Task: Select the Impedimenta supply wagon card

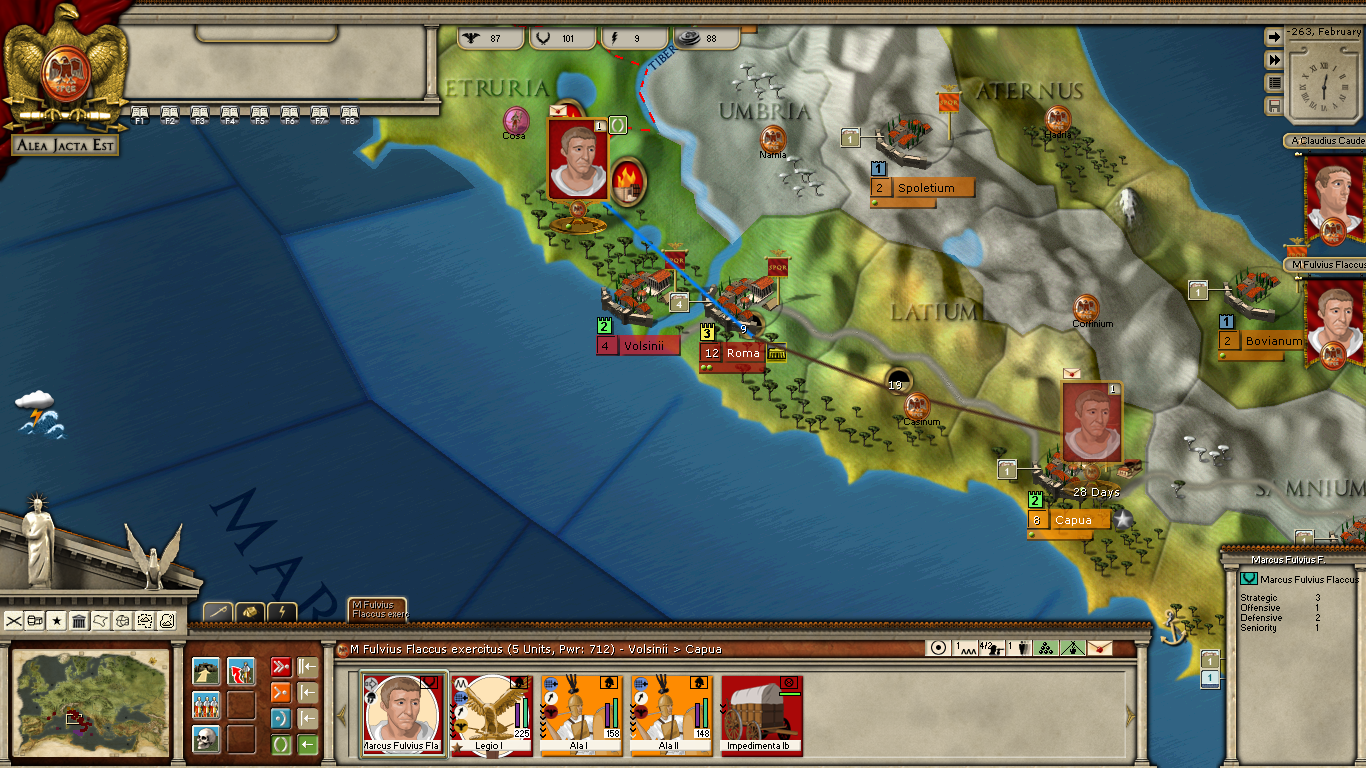Action: click(x=762, y=714)
